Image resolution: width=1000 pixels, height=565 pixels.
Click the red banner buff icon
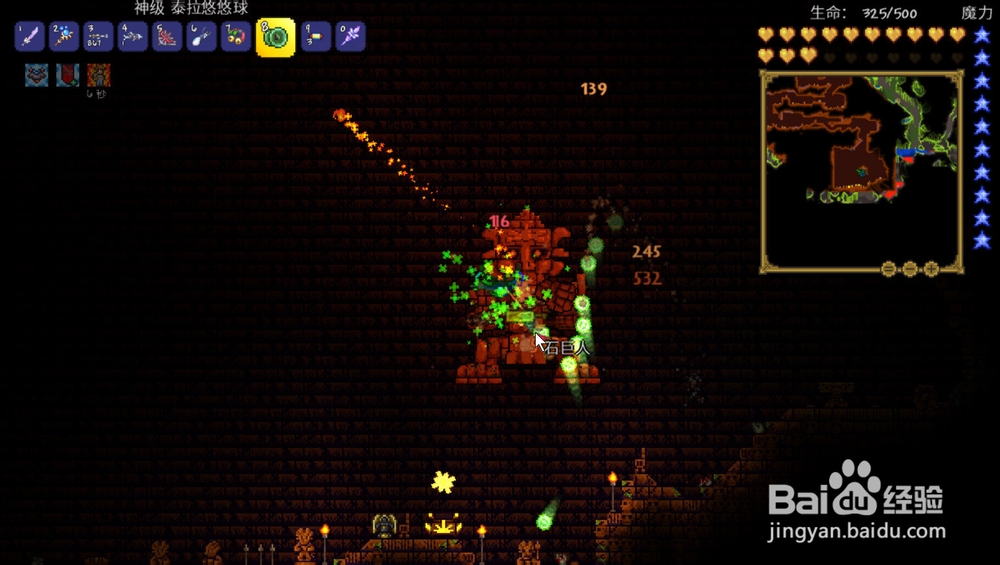click(67, 75)
